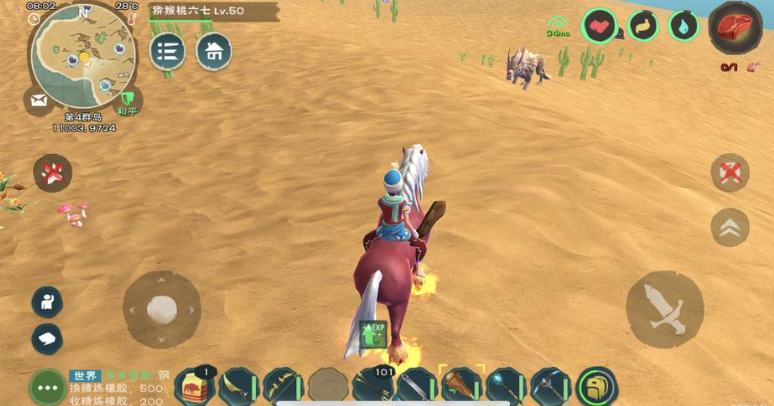
Task: Open the character pose button
Action: [47, 301]
